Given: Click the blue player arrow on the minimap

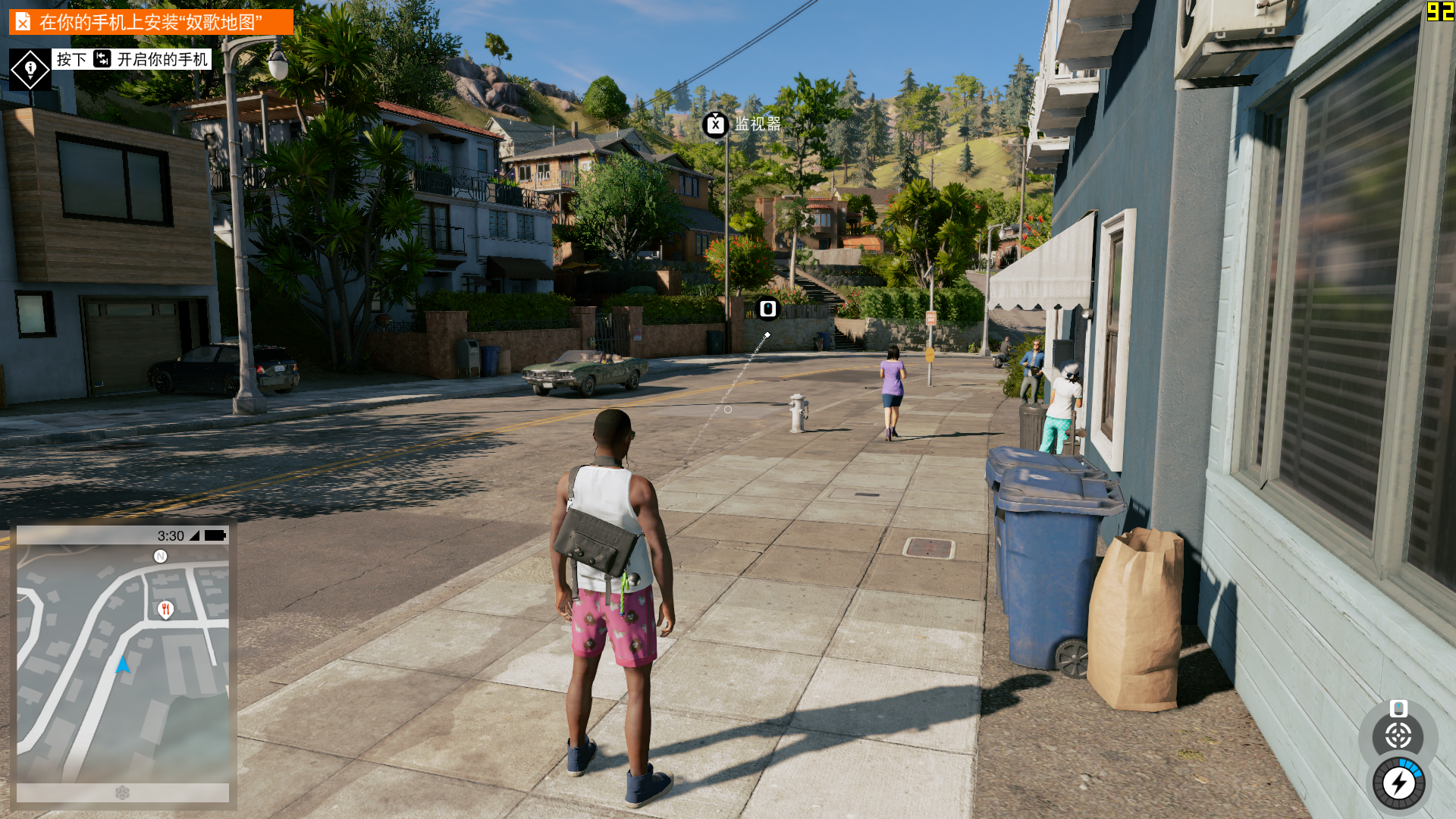Looking at the screenshot, I should tap(123, 666).
